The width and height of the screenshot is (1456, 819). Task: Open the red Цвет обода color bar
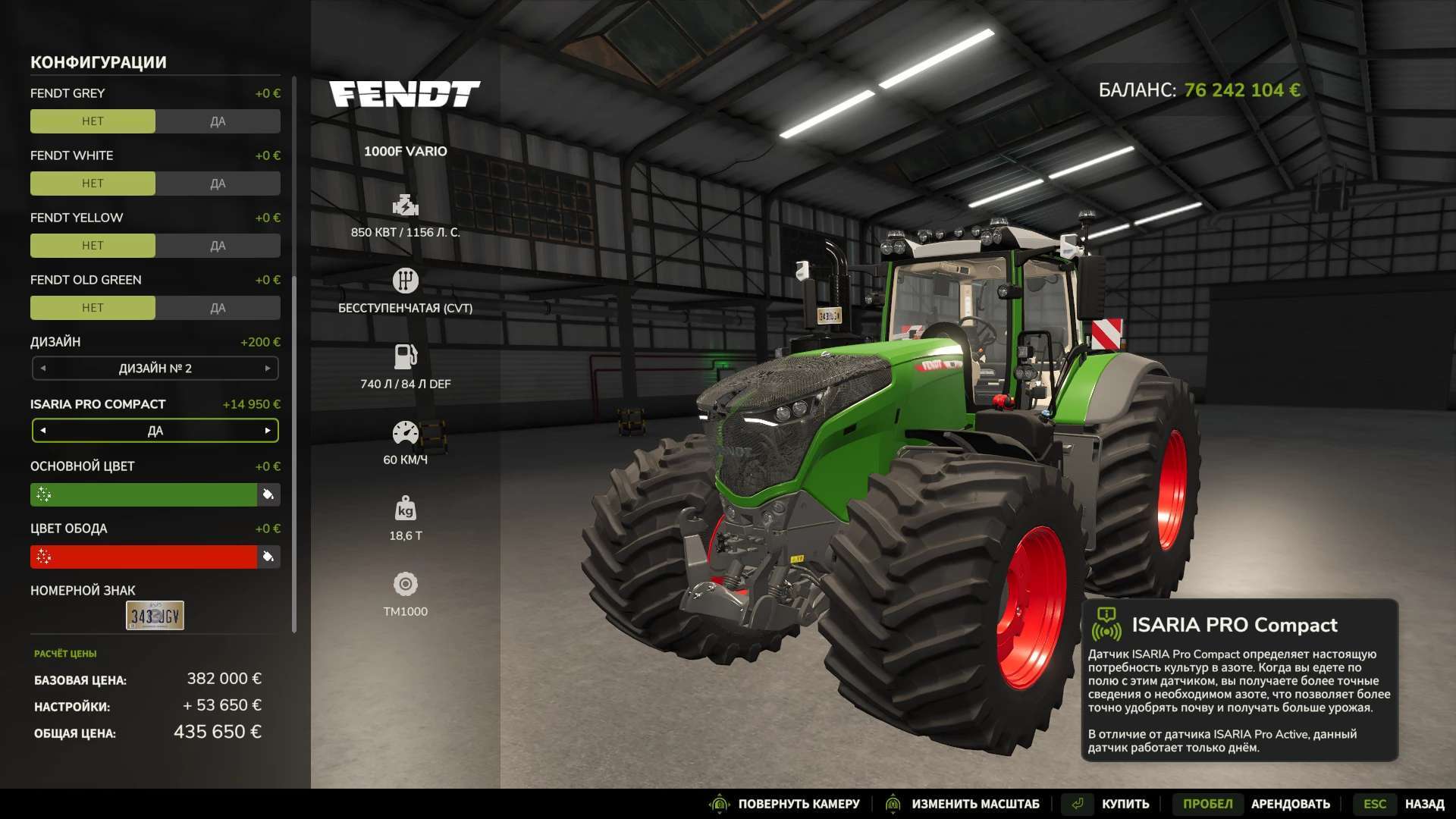pyautogui.click(x=144, y=557)
